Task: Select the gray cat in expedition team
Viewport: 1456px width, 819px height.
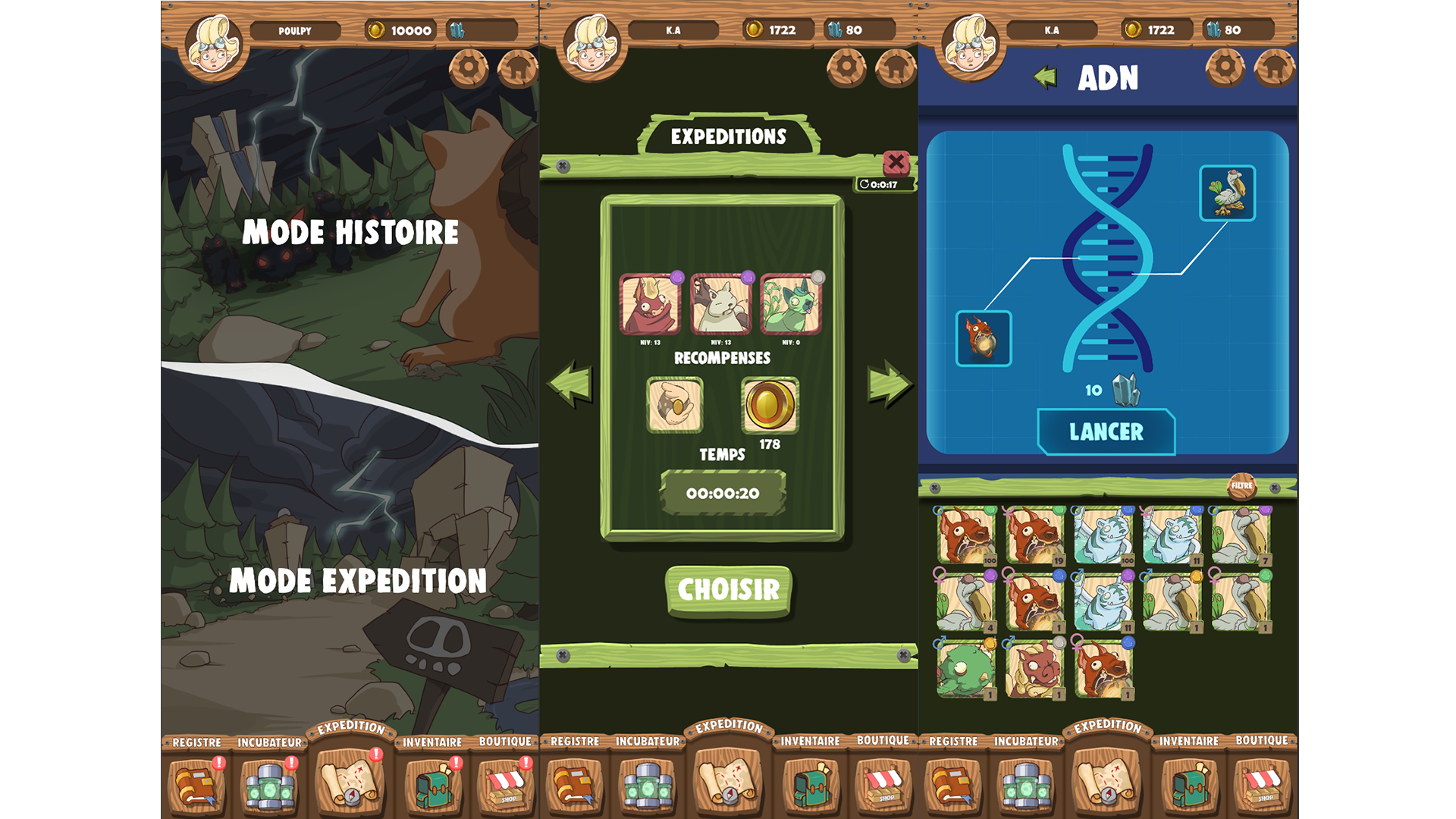Action: (720, 305)
